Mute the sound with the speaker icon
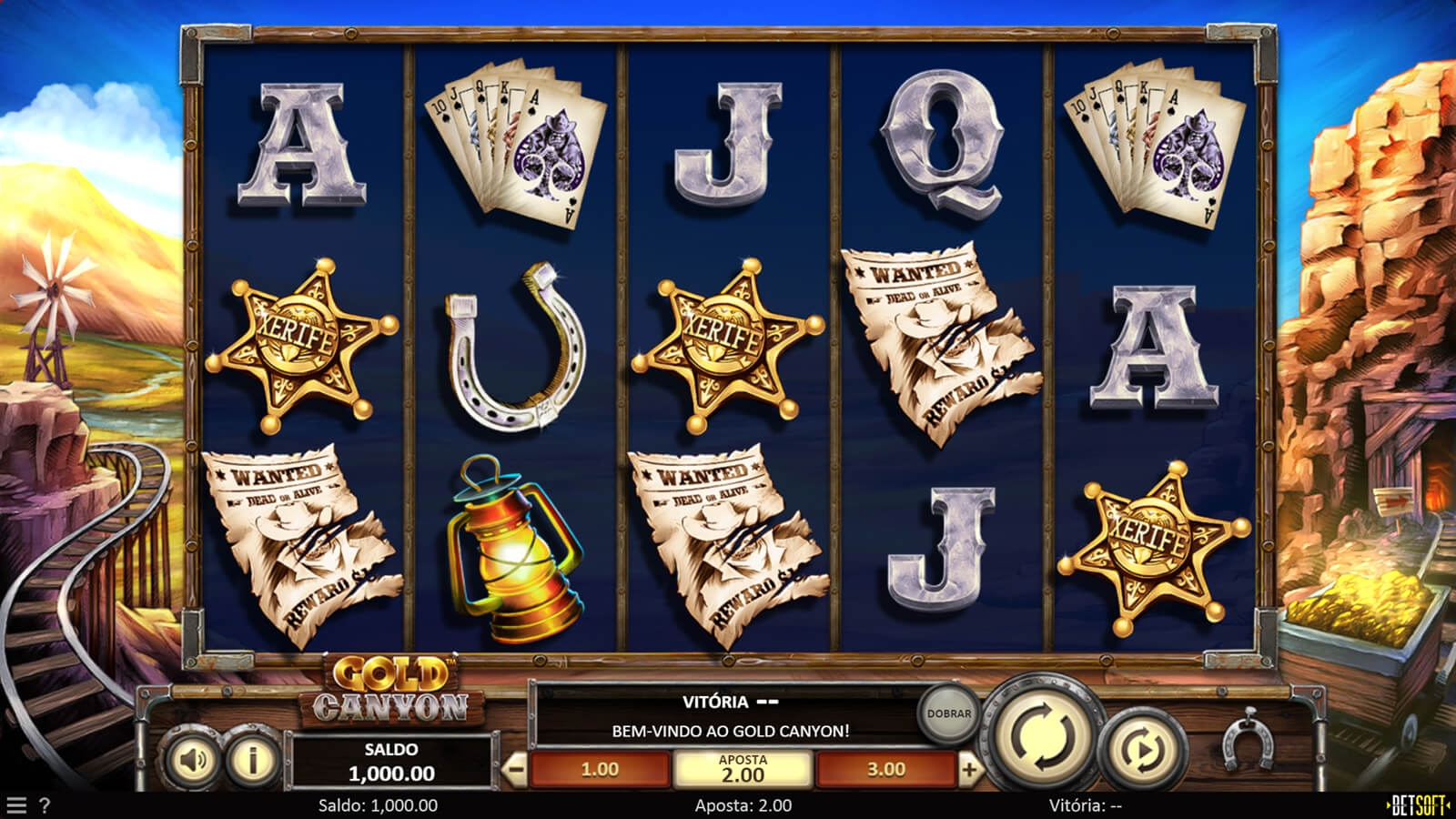 pos(194,760)
